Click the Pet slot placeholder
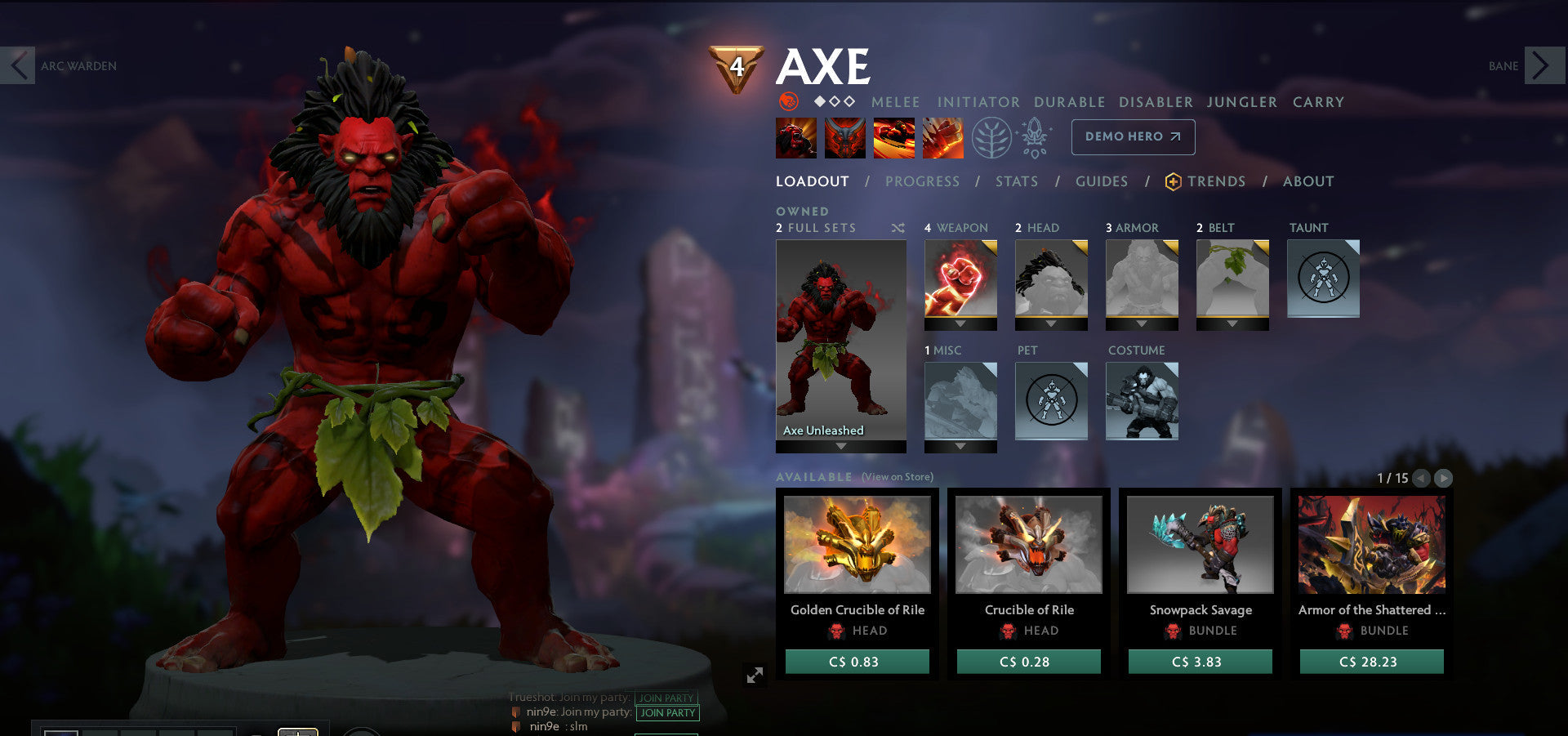 [1051, 400]
